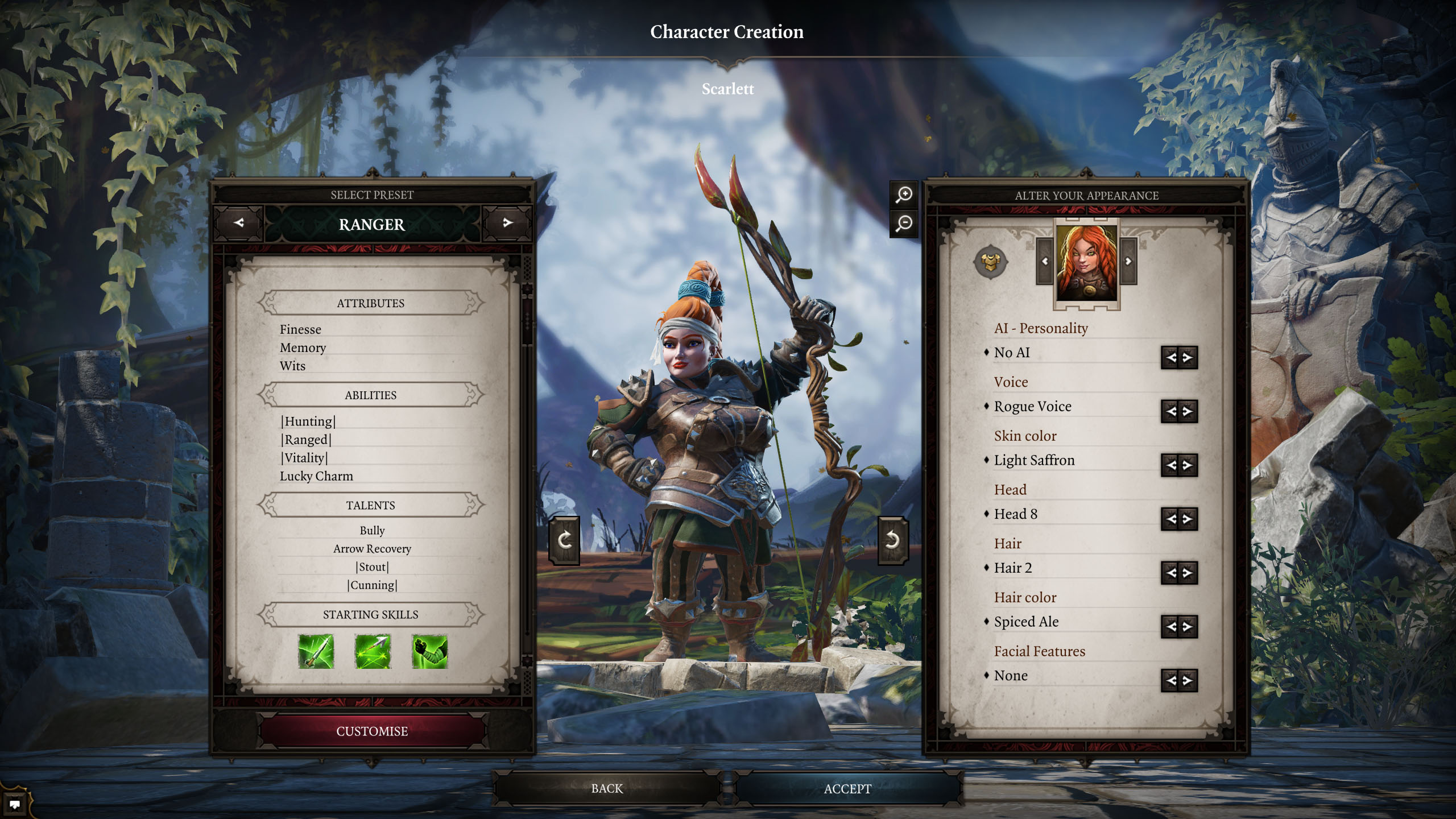1456x819 pixels.
Task: Choose the previous Skin color option
Action: pos(1170,465)
